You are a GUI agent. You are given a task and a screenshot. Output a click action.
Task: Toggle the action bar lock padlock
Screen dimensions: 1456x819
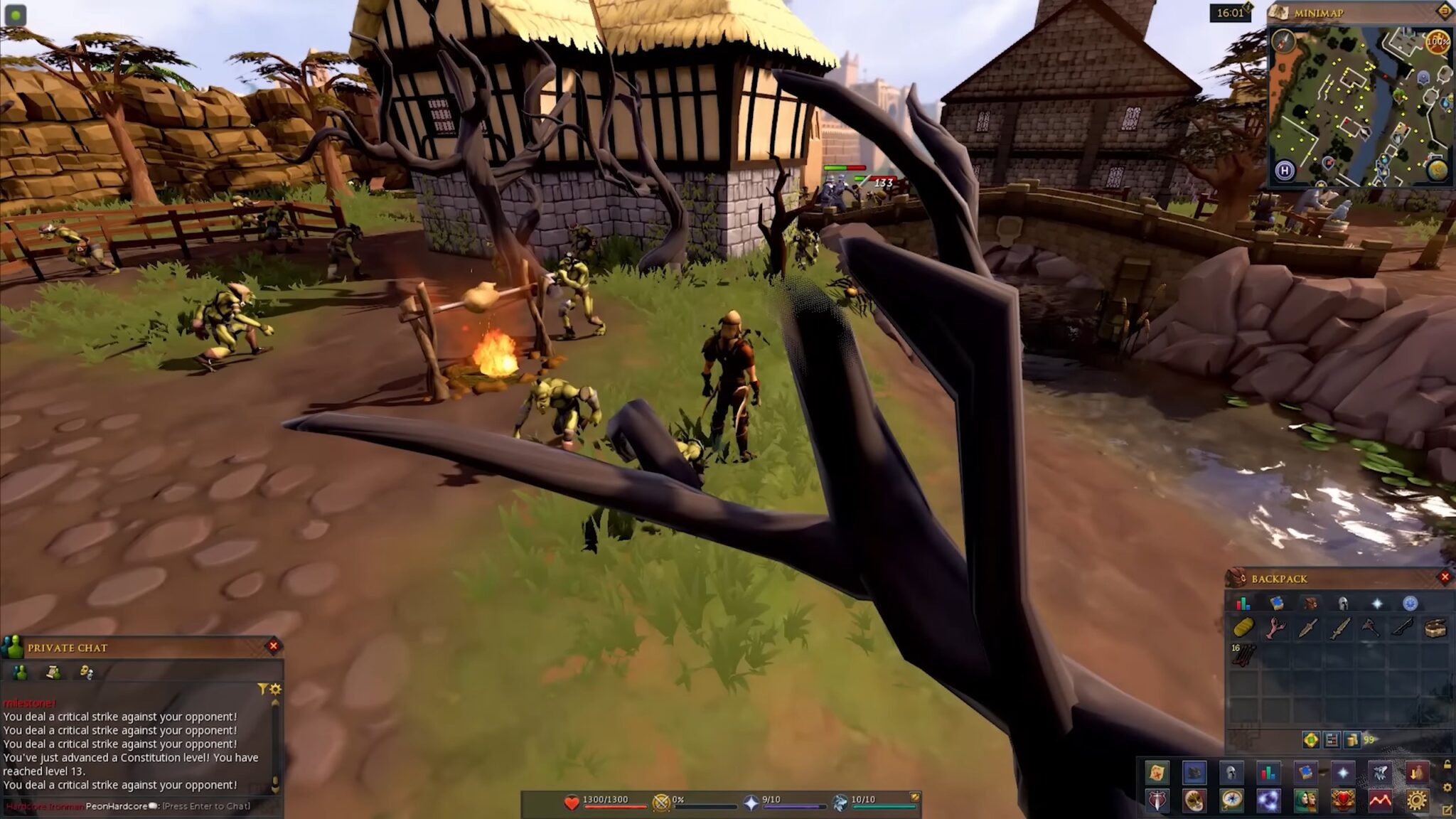click(x=1447, y=764)
